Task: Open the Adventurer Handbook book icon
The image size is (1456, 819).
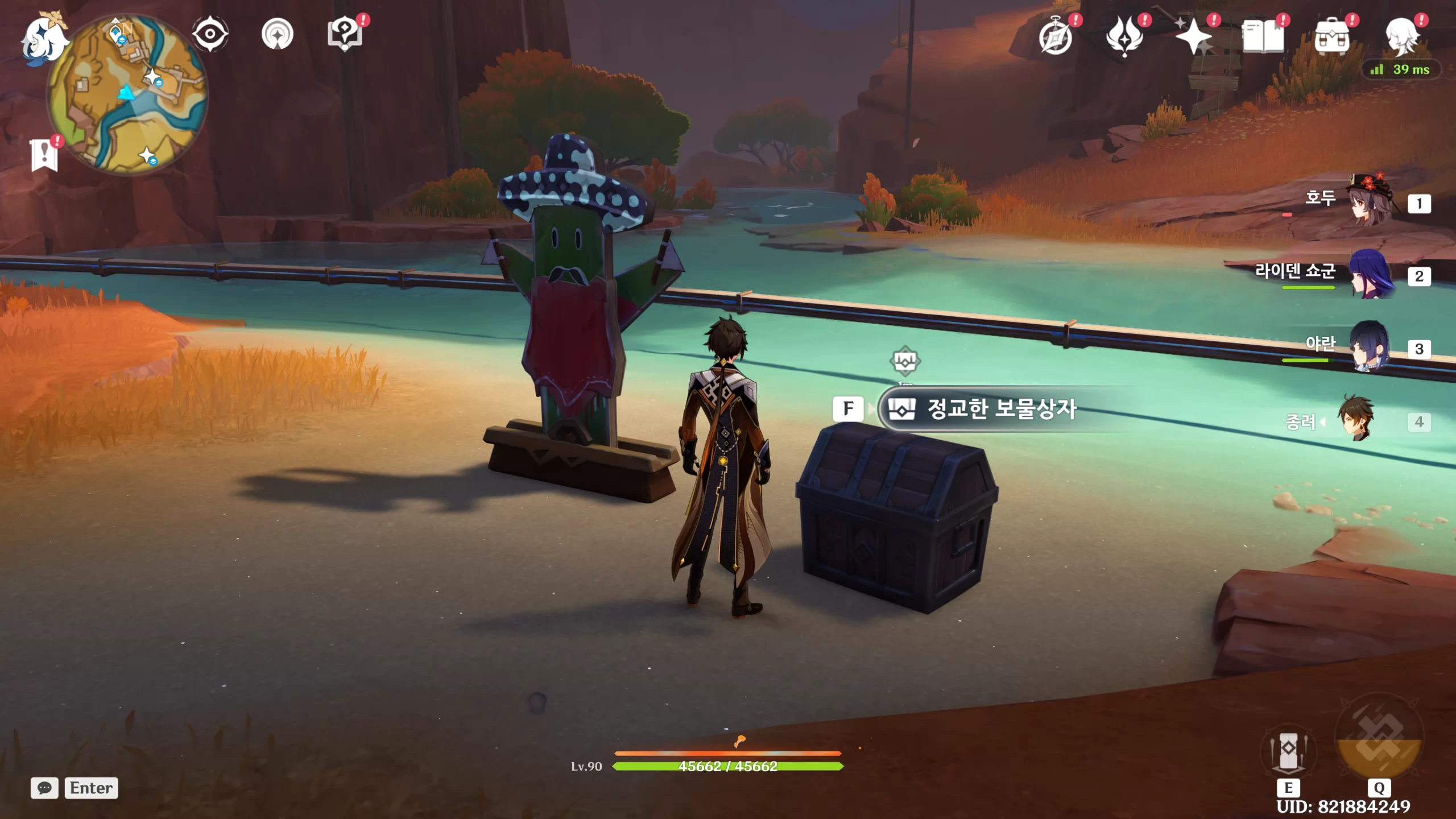Action: [1263, 36]
